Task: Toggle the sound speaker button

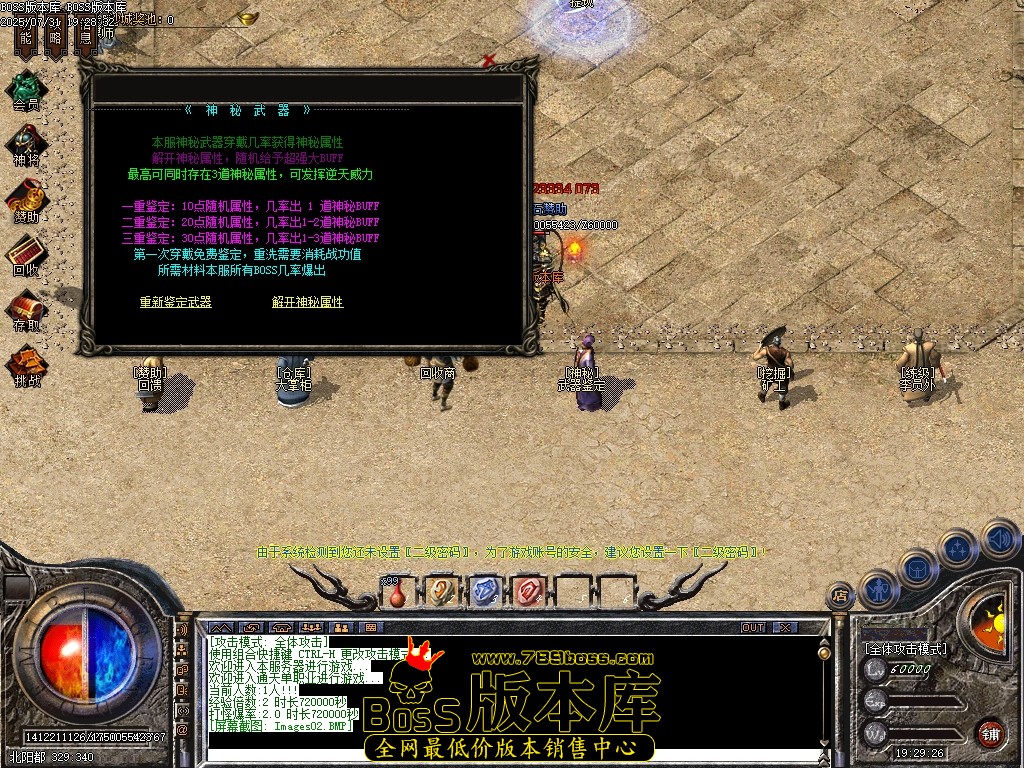Action: [999, 539]
